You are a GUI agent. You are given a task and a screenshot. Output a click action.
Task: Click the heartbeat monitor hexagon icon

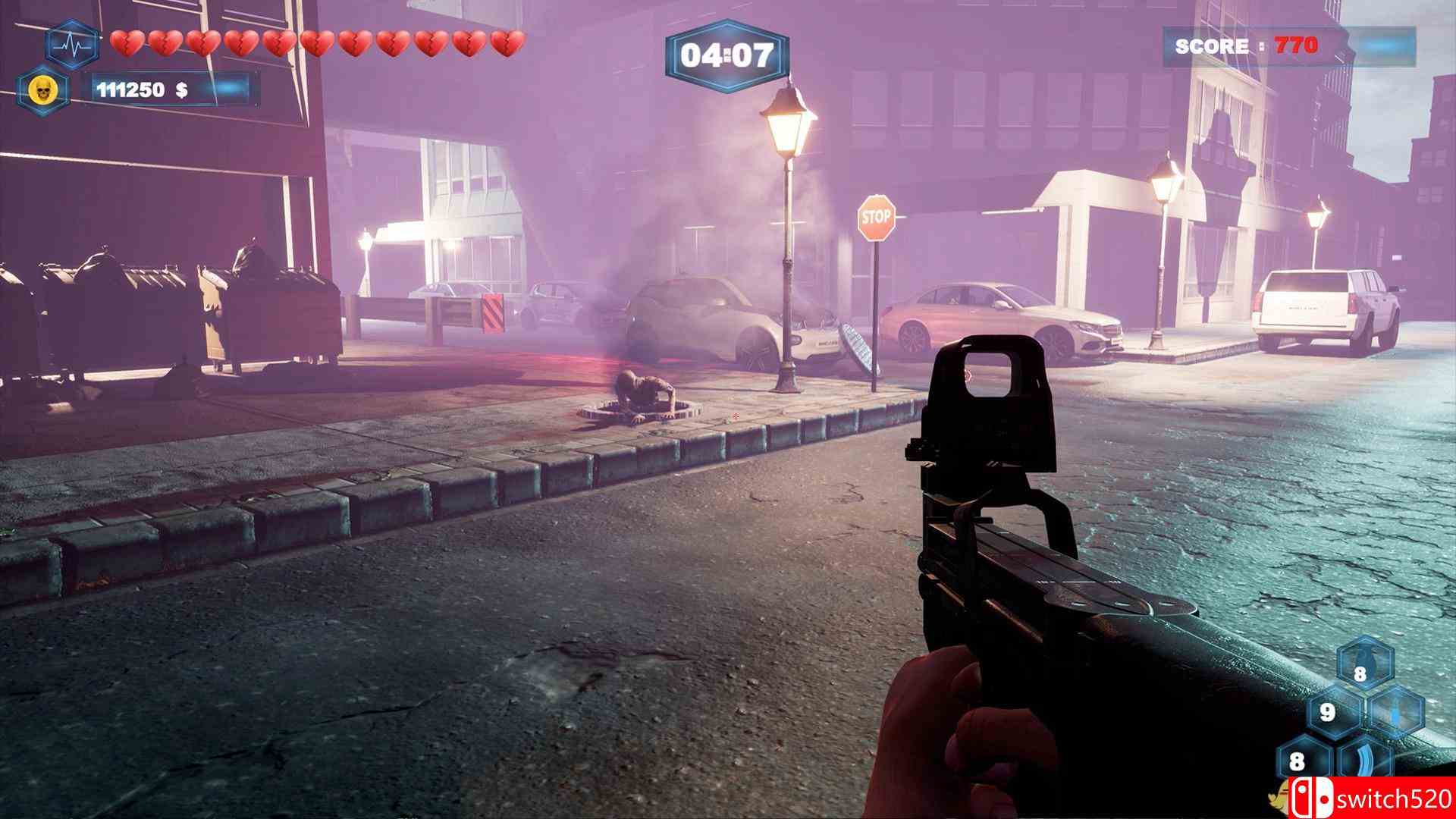(73, 45)
